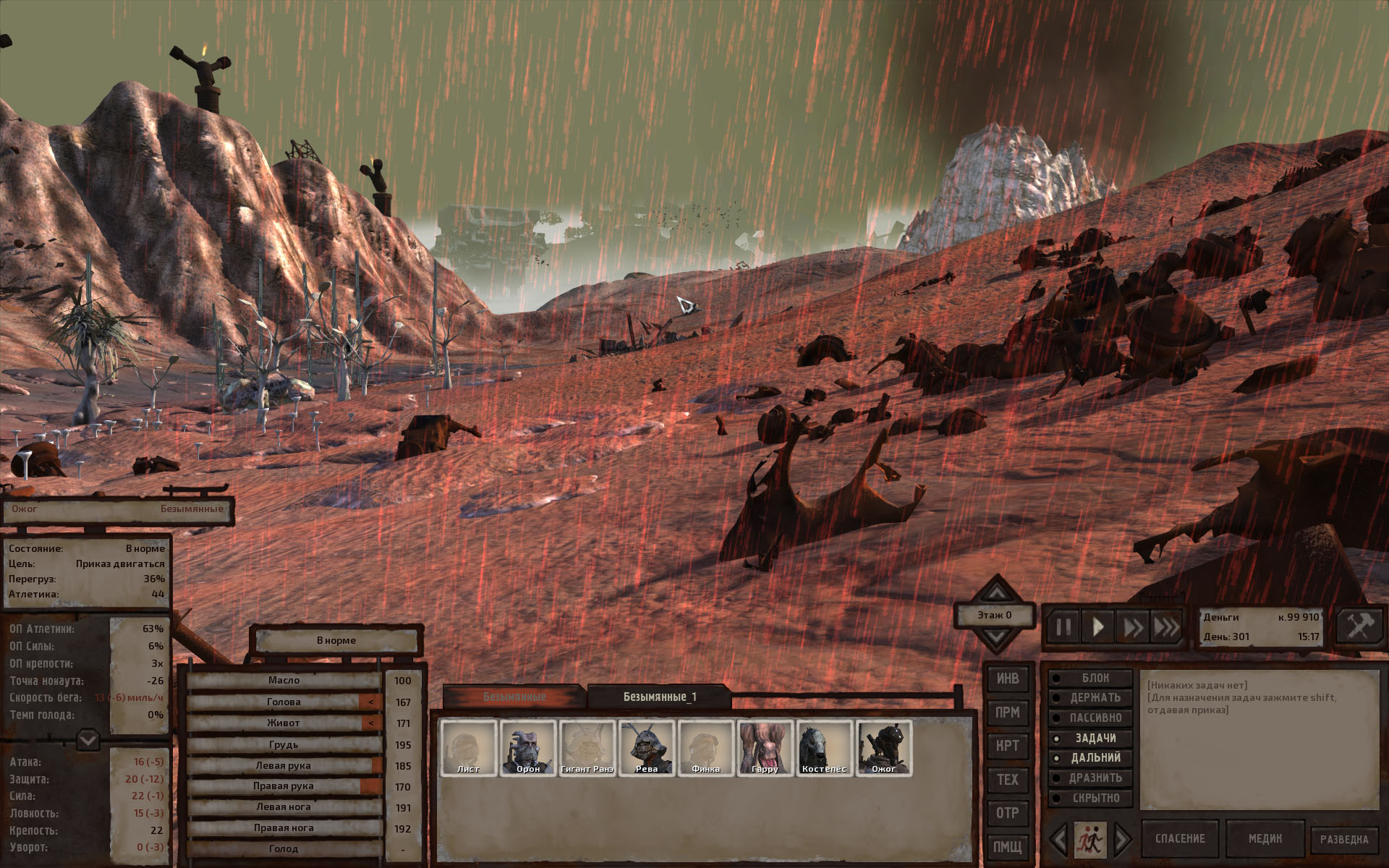This screenshot has width=1389, height=868.
Task: Open the build mode hammer button
Action: [x=1359, y=626]
